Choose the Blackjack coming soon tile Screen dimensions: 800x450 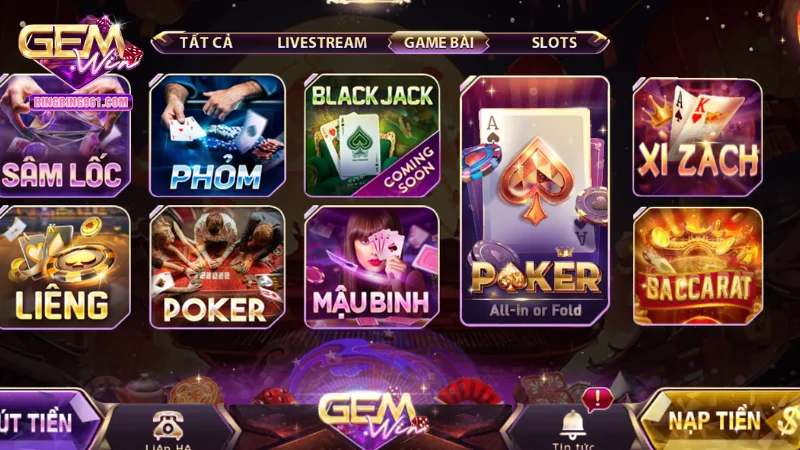(372, 135)
